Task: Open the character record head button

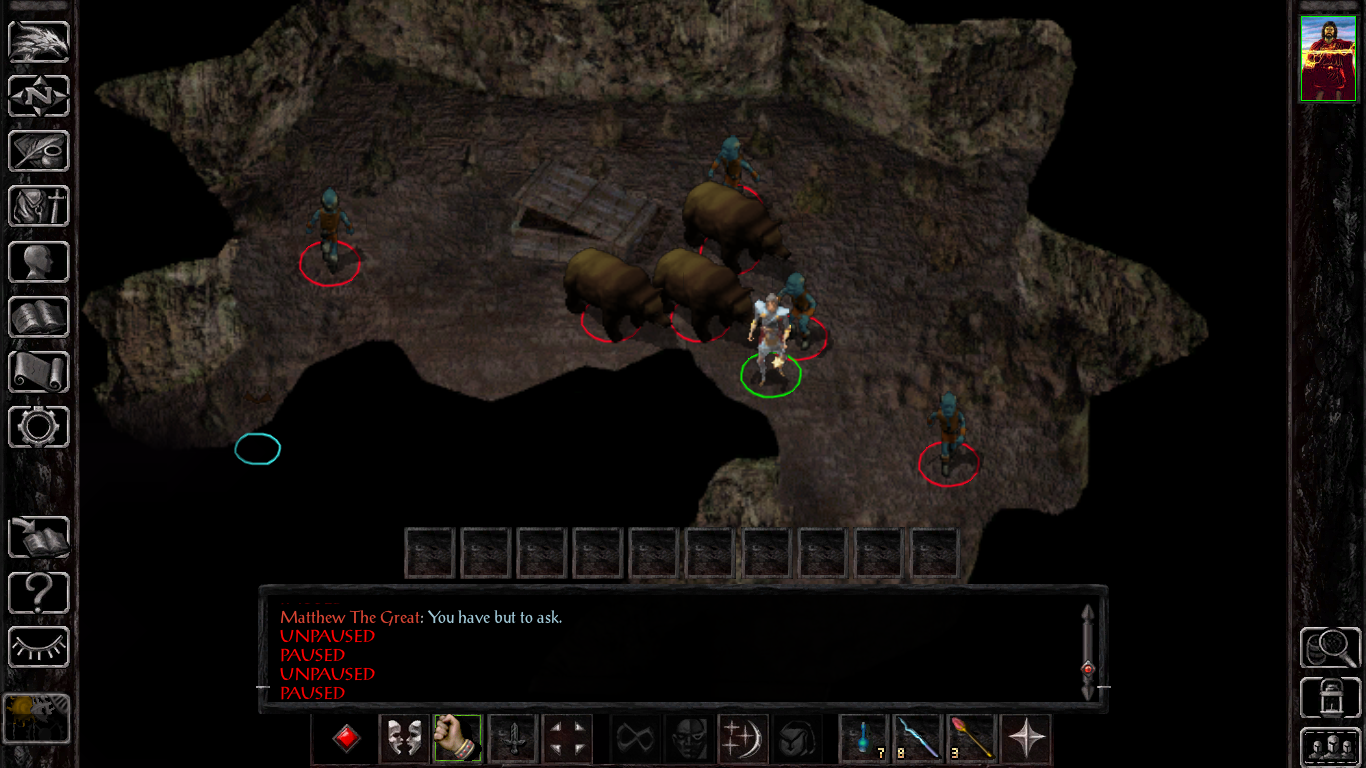Action: pos(39,262)
